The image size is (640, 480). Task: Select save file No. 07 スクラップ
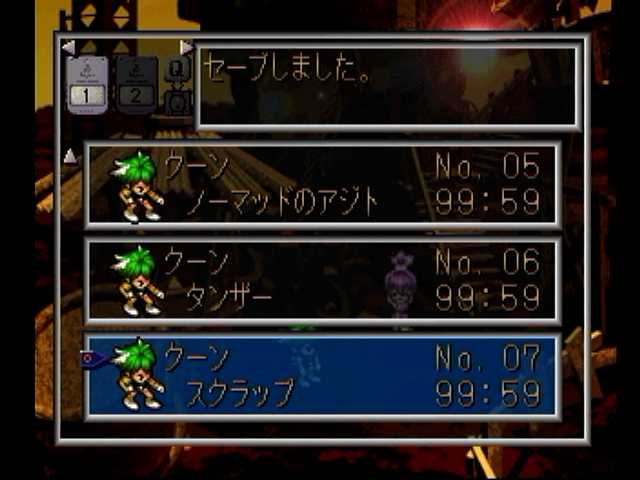point(322,376)
